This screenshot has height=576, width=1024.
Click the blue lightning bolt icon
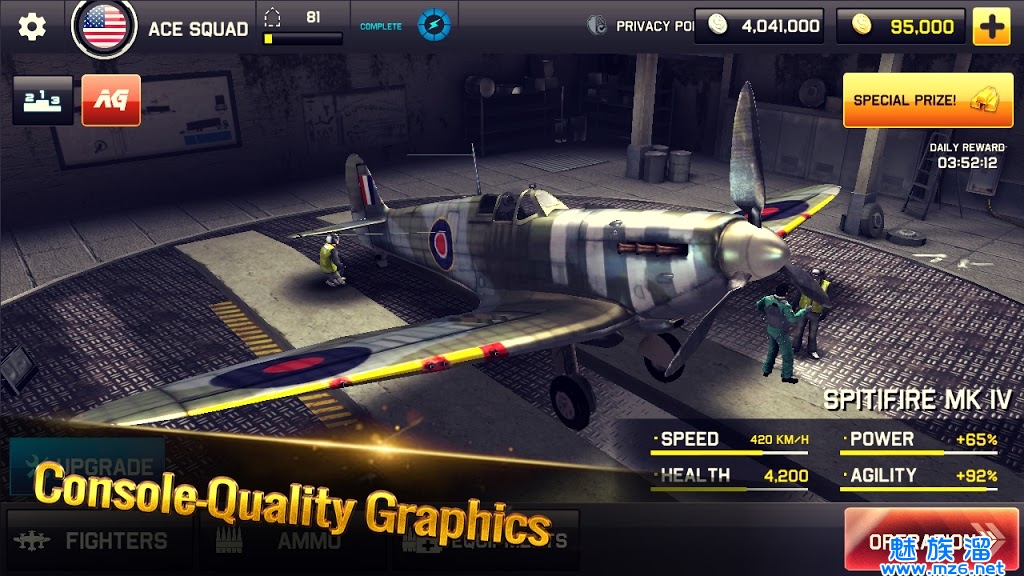pos(433,25)
